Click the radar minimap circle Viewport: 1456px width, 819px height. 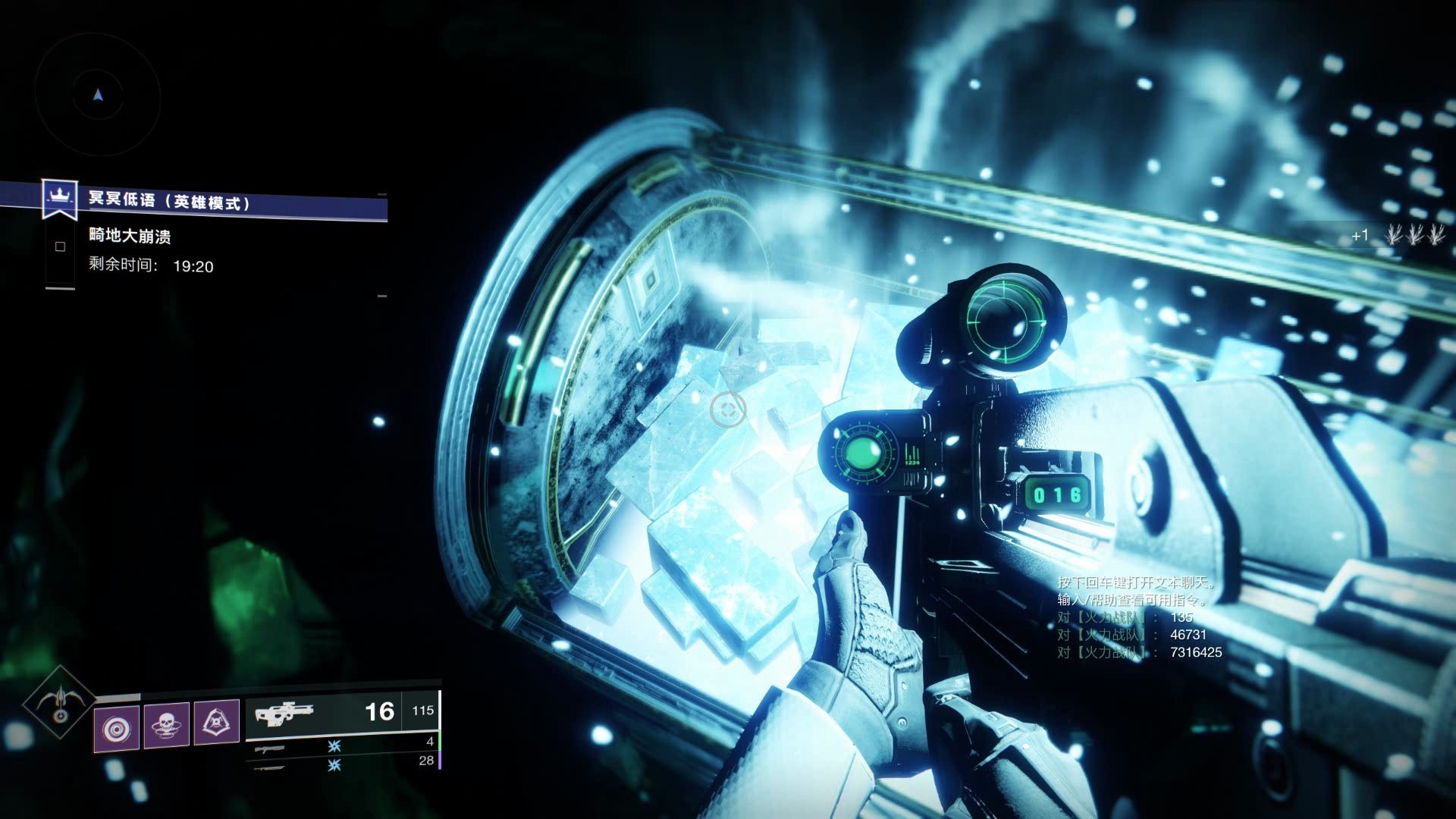(98, 96)
